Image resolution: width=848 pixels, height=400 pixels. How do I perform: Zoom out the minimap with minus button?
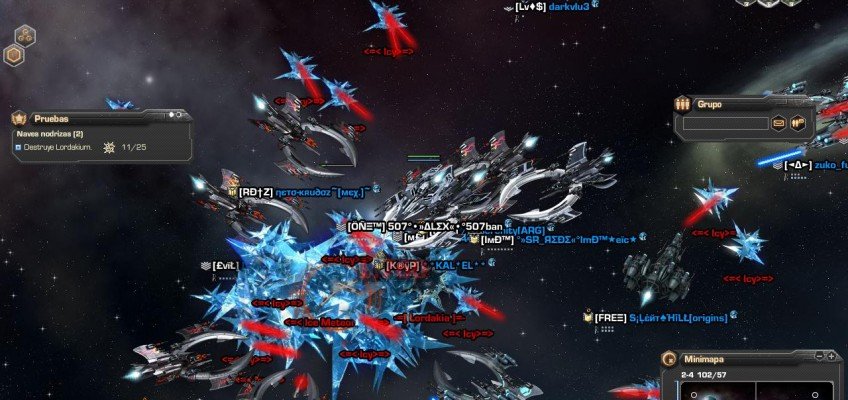pyautogui.click(x=819, y=356)
